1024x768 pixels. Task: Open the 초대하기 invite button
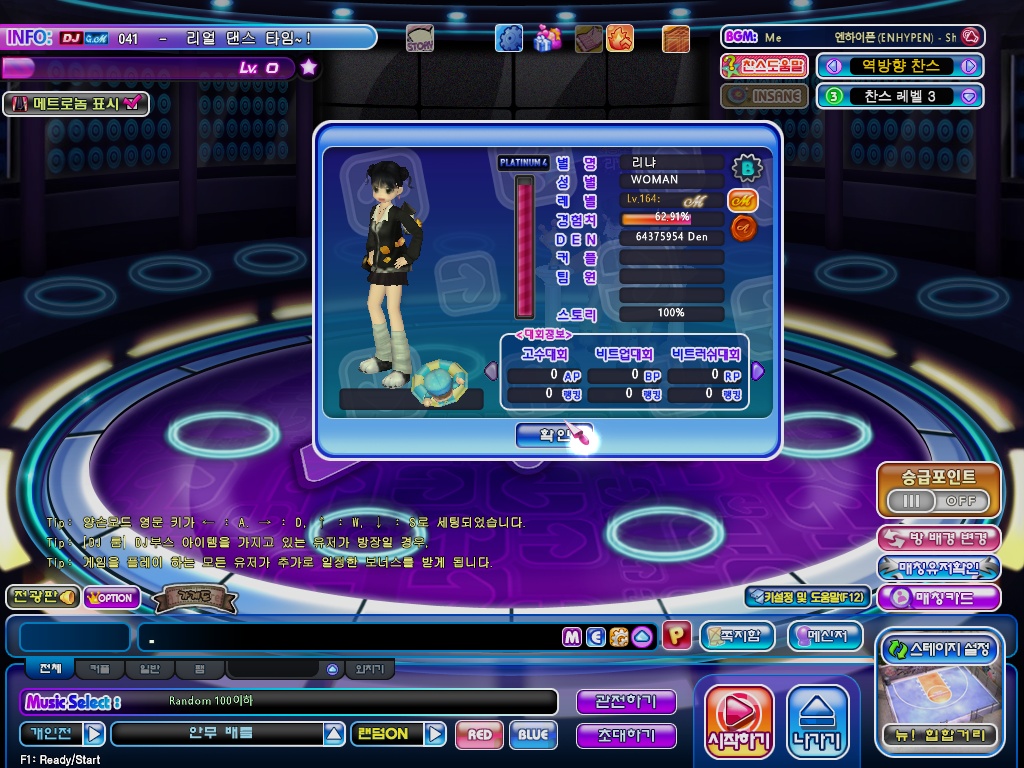tap(626, 736)
